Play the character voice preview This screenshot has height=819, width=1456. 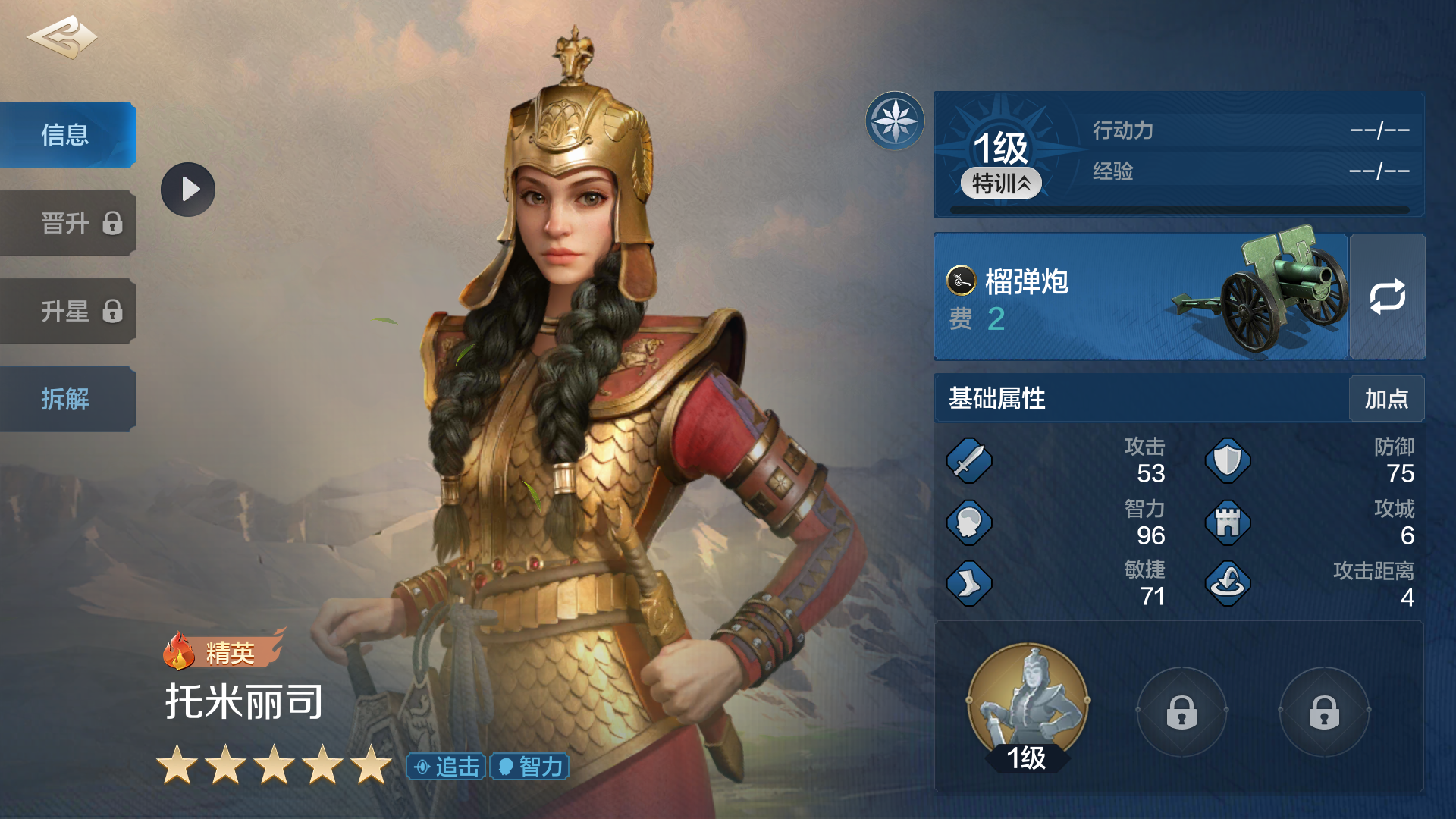point(188,190)
